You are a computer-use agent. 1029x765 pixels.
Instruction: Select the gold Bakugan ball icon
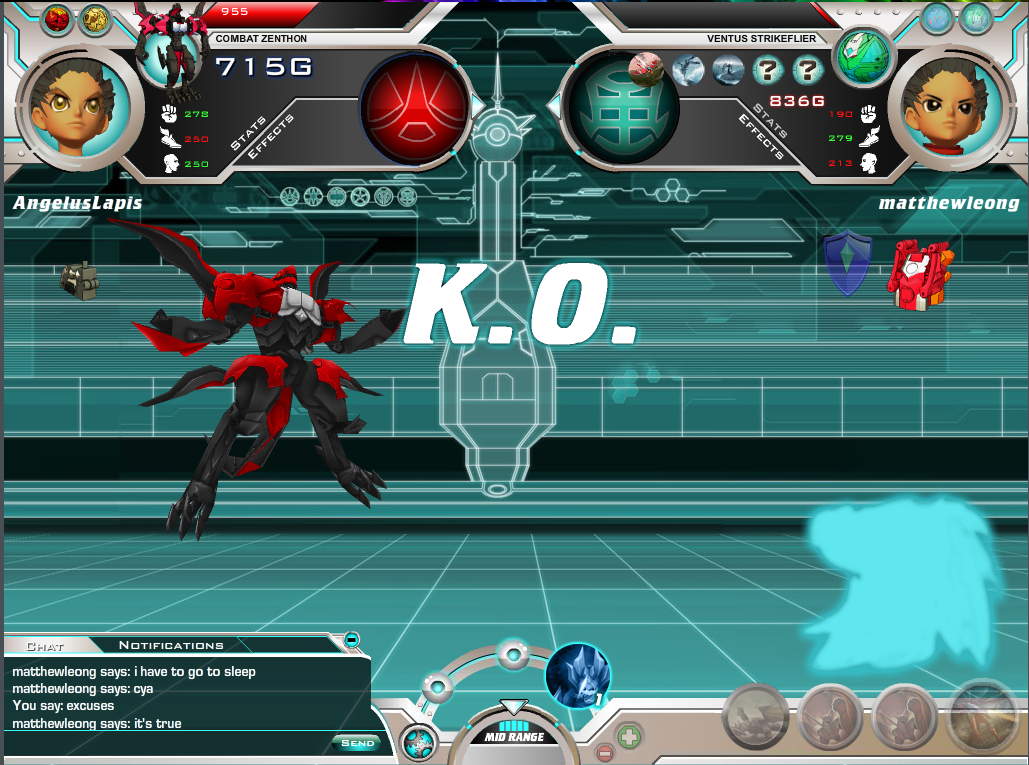(x=96, y=18)
